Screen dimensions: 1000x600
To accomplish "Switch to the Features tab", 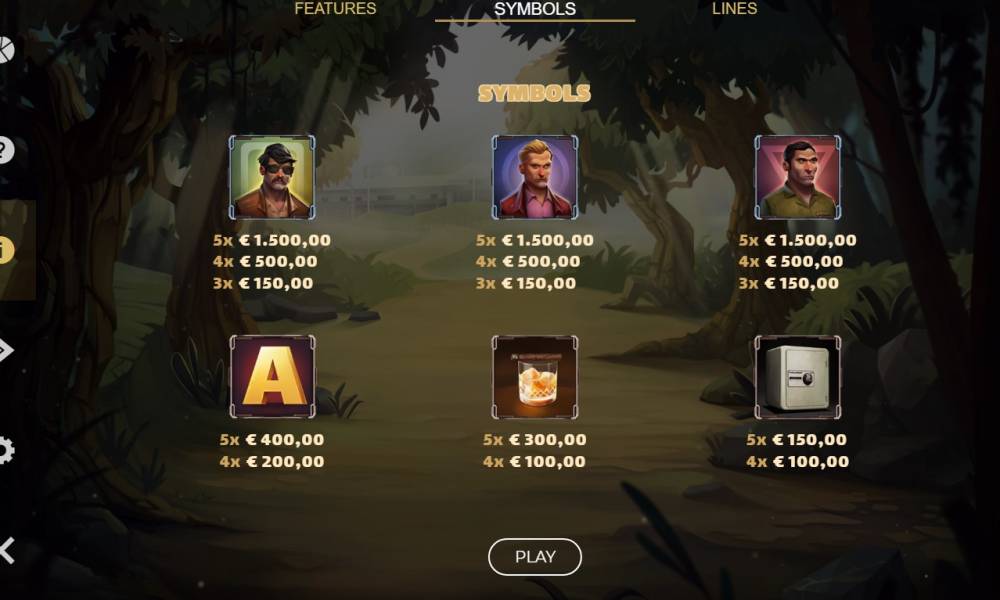I will tap(335, 9).
